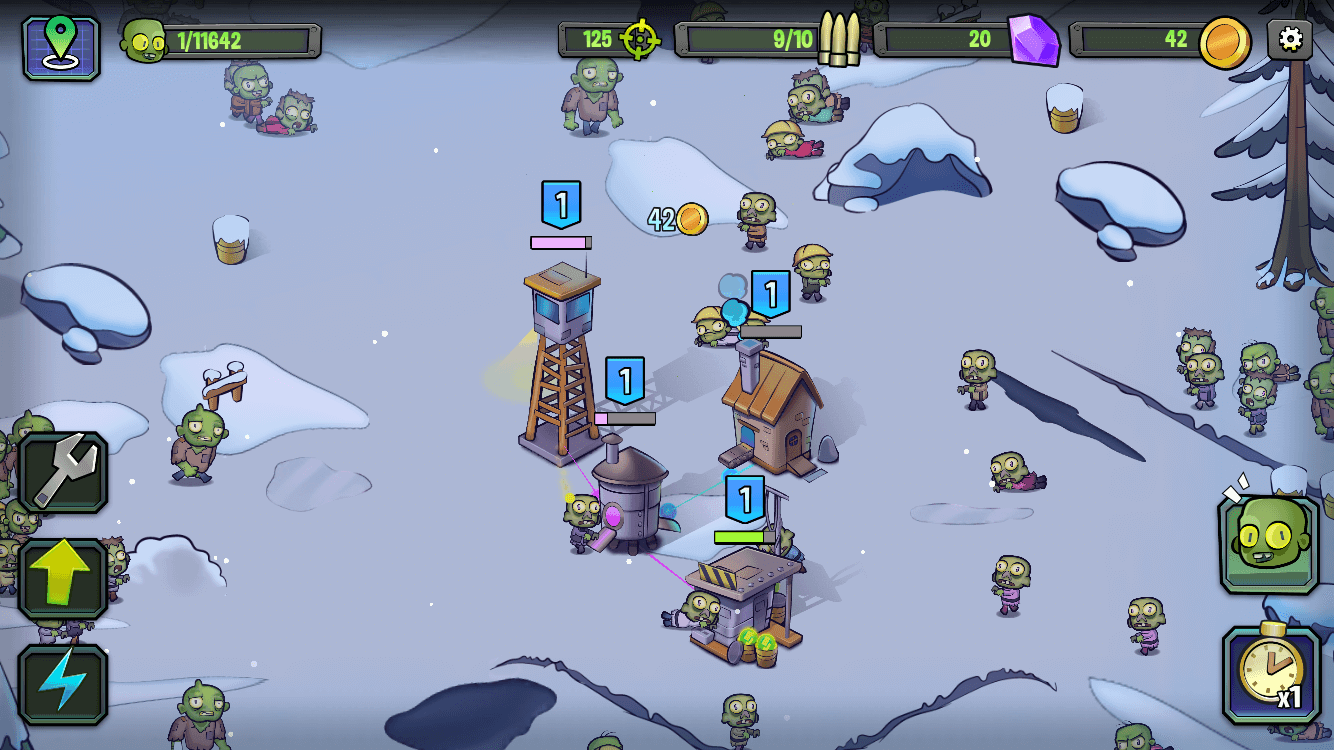Viewport: 1334px width, 750px height.
Task: Select the wrench repair tool
Action: (63, 473)
